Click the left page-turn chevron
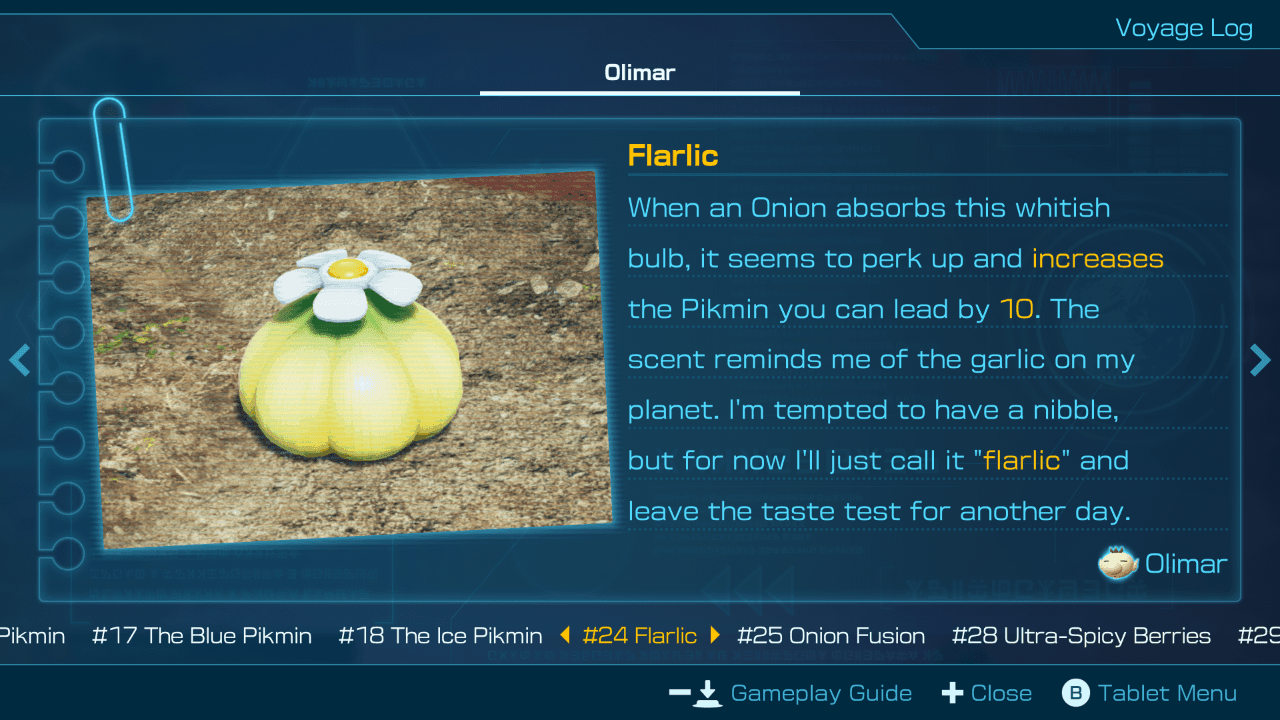This screenshot has height=720, width=1280. coord(19,360)
